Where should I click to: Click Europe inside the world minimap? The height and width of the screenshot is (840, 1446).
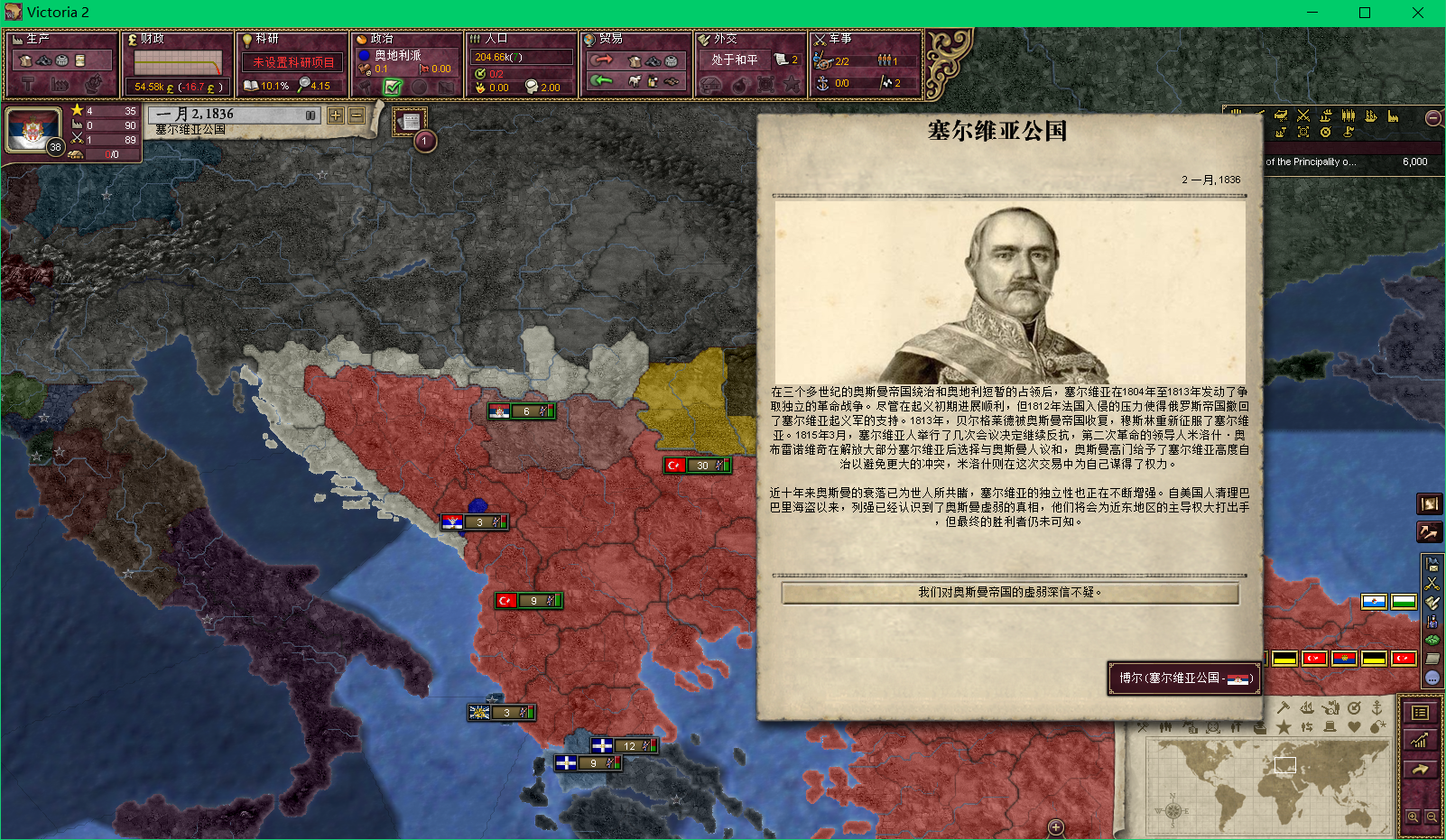pyautogui.click(x=1285, y=765)
